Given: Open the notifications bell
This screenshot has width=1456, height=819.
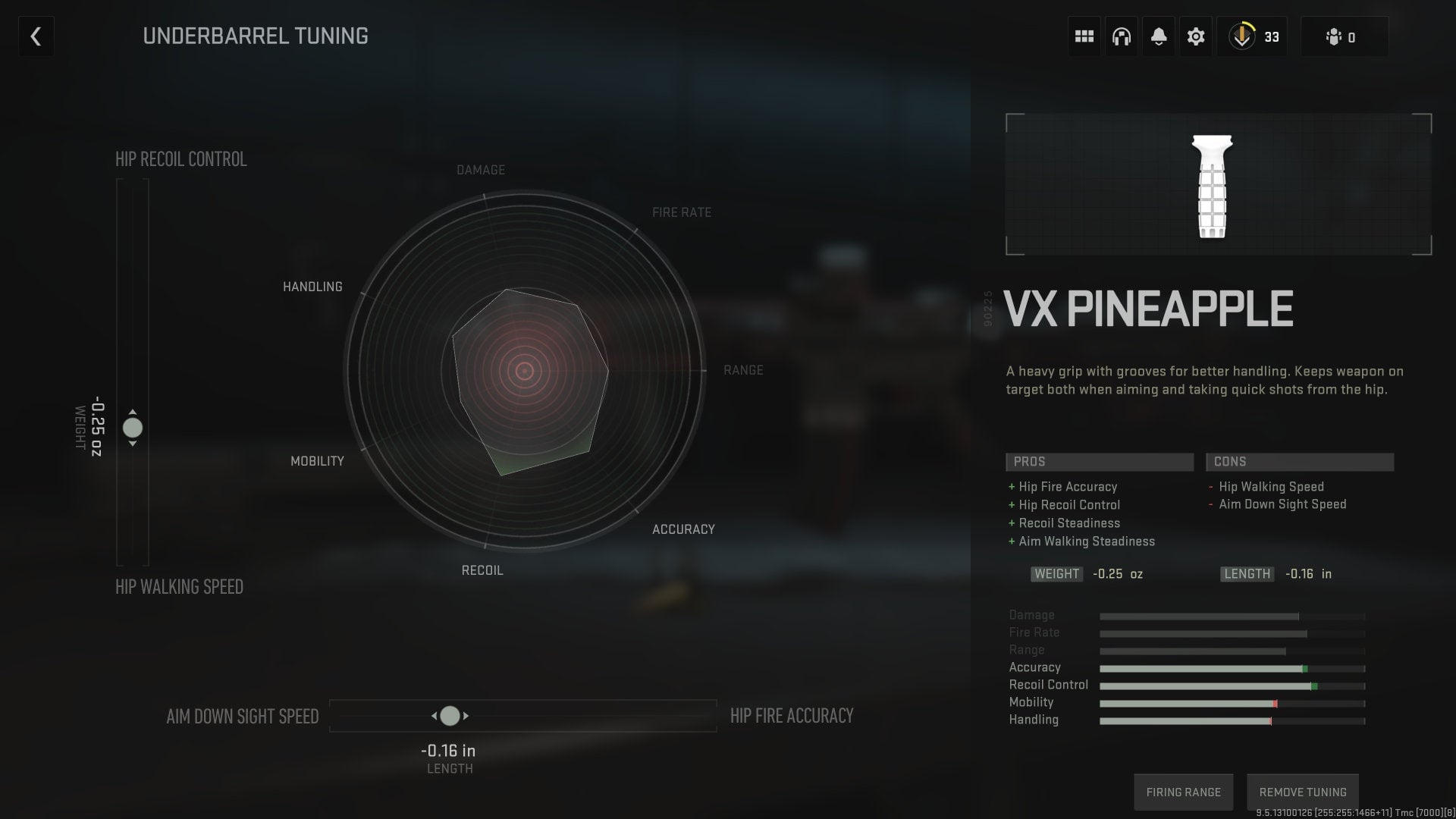Looking at the screenshot, I should coord(1158,33).
